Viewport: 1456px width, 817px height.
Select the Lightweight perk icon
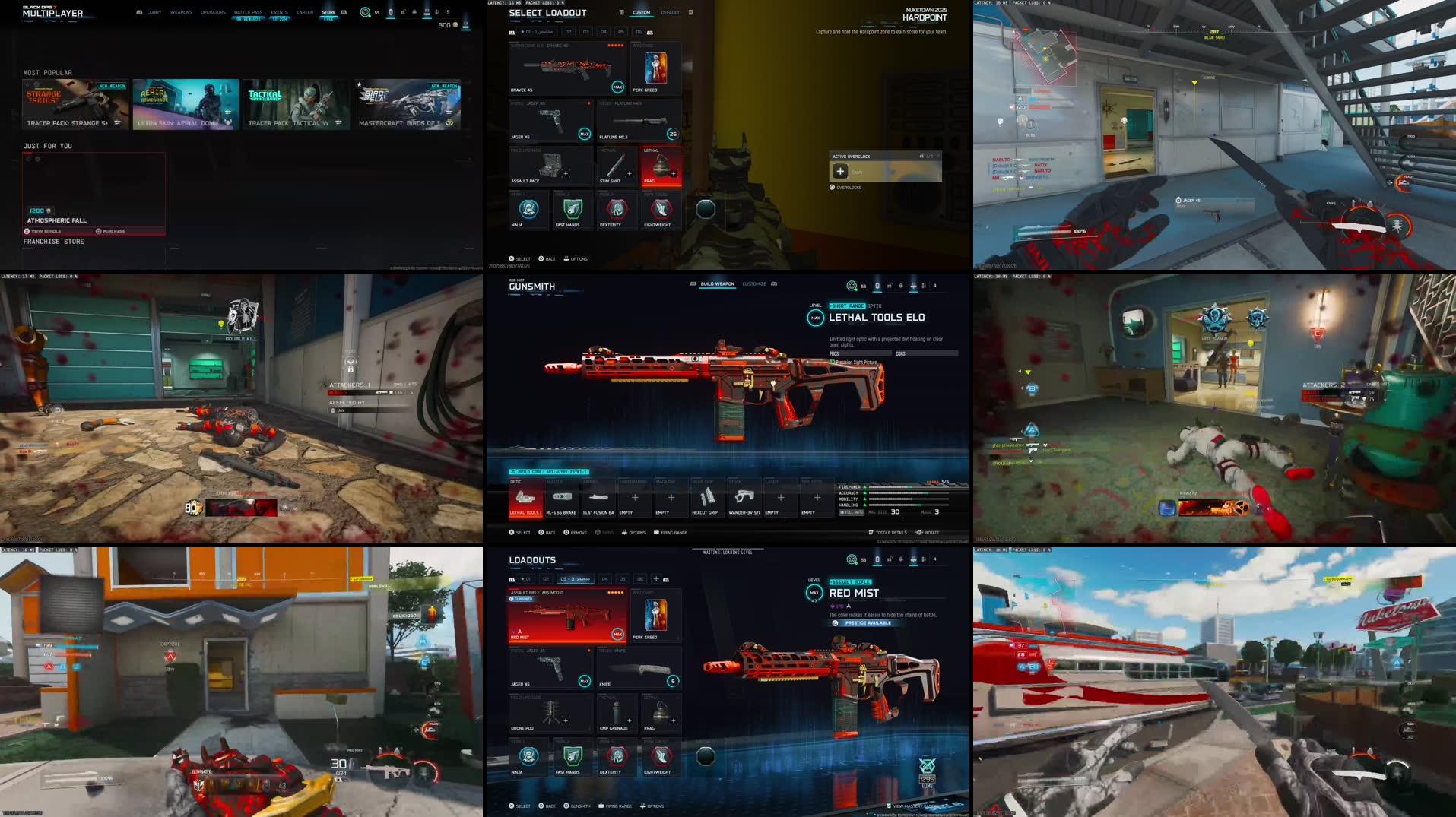click(x=661, y=211)
